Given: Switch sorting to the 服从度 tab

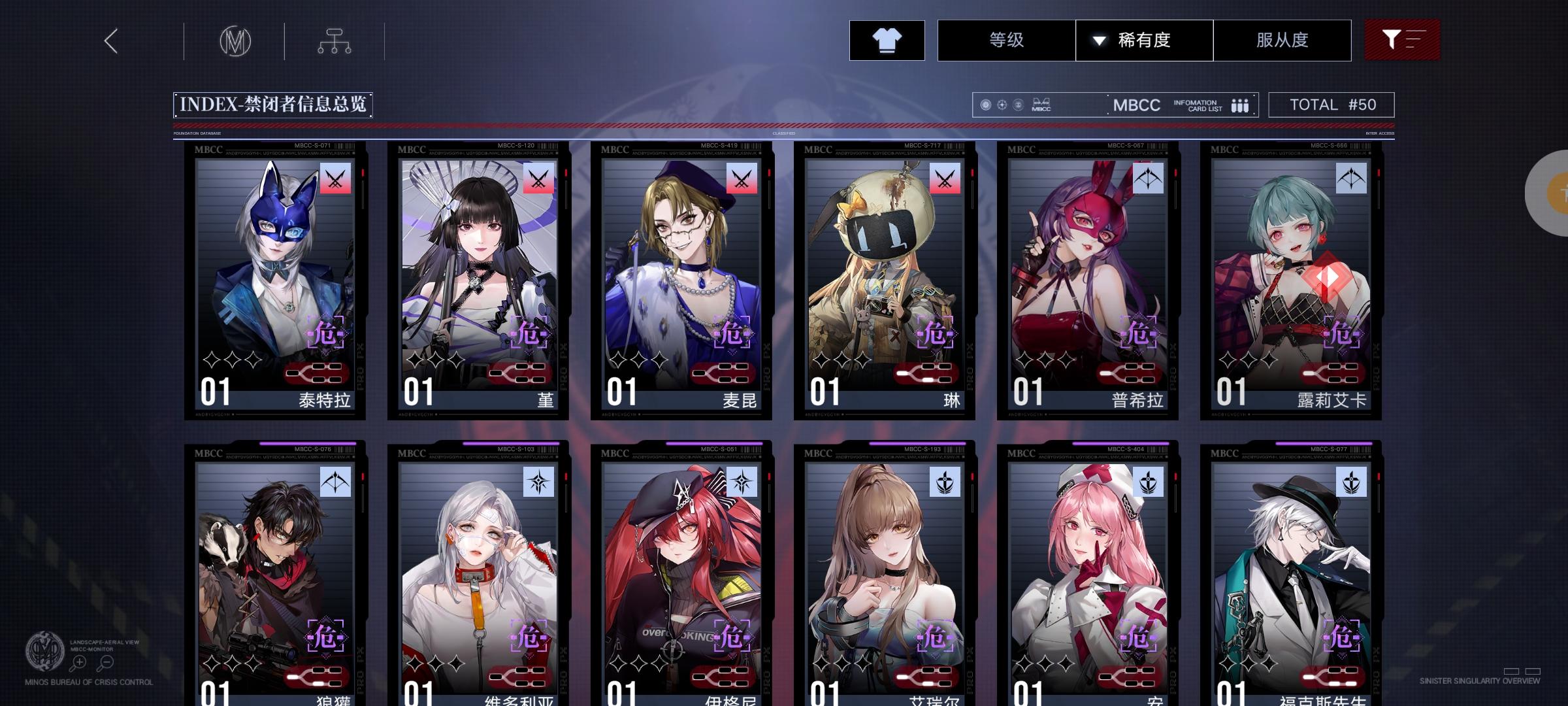Looking at the screenshot, I should coord(1282,40).
